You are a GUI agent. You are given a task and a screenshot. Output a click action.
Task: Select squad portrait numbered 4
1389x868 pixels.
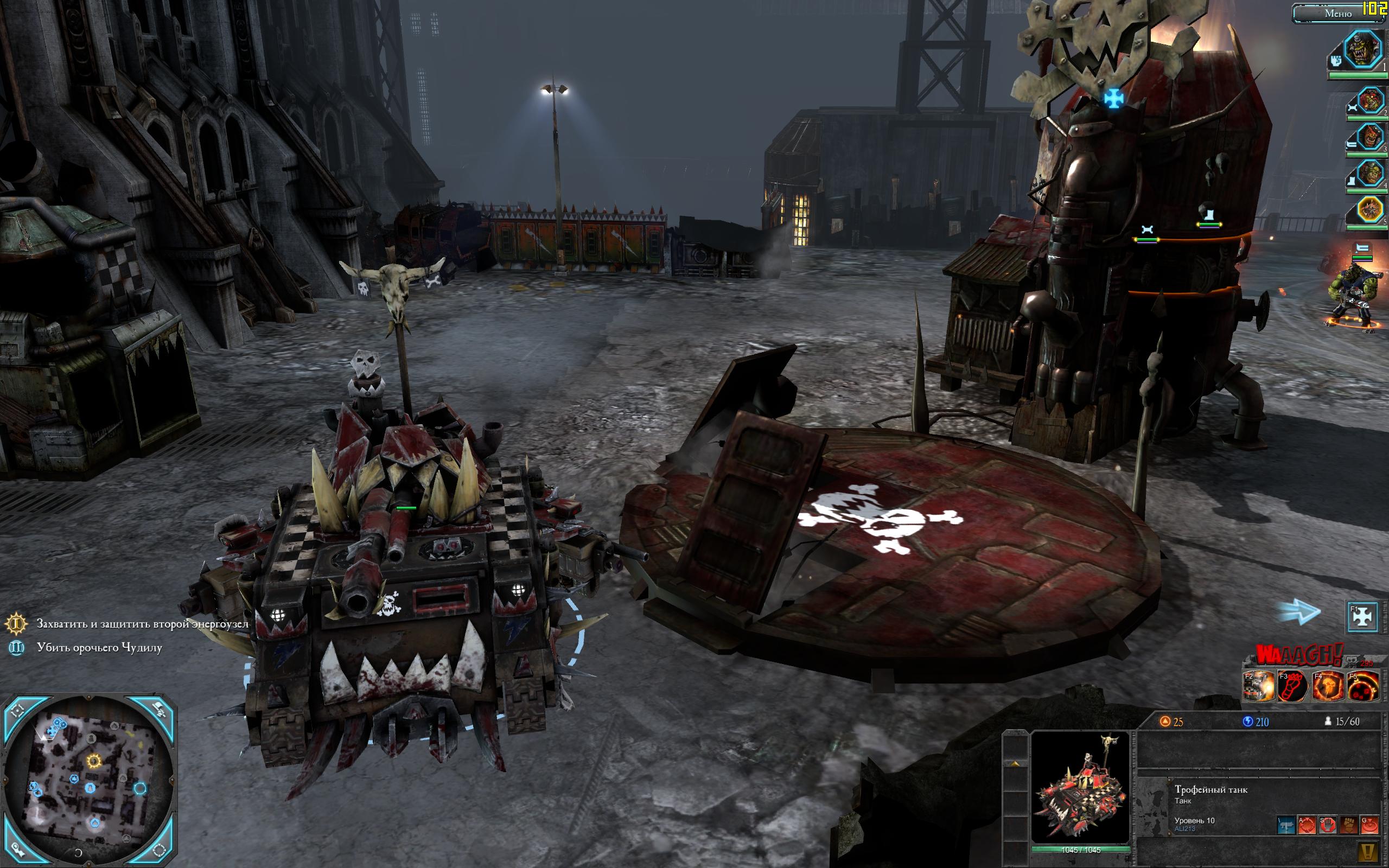point(1370,174)
